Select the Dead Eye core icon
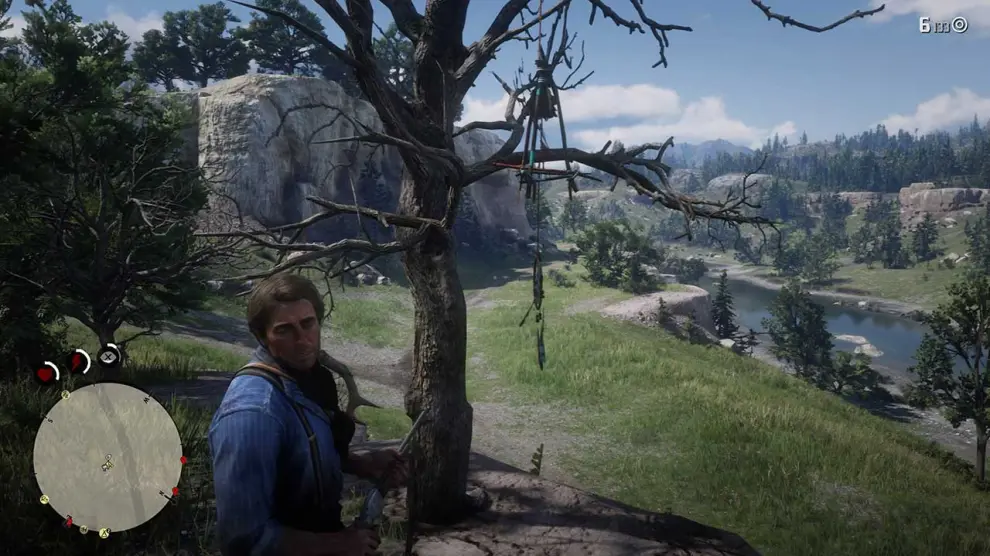The height and width of the screenshot is (556, 990). click(x=109, y=355)
